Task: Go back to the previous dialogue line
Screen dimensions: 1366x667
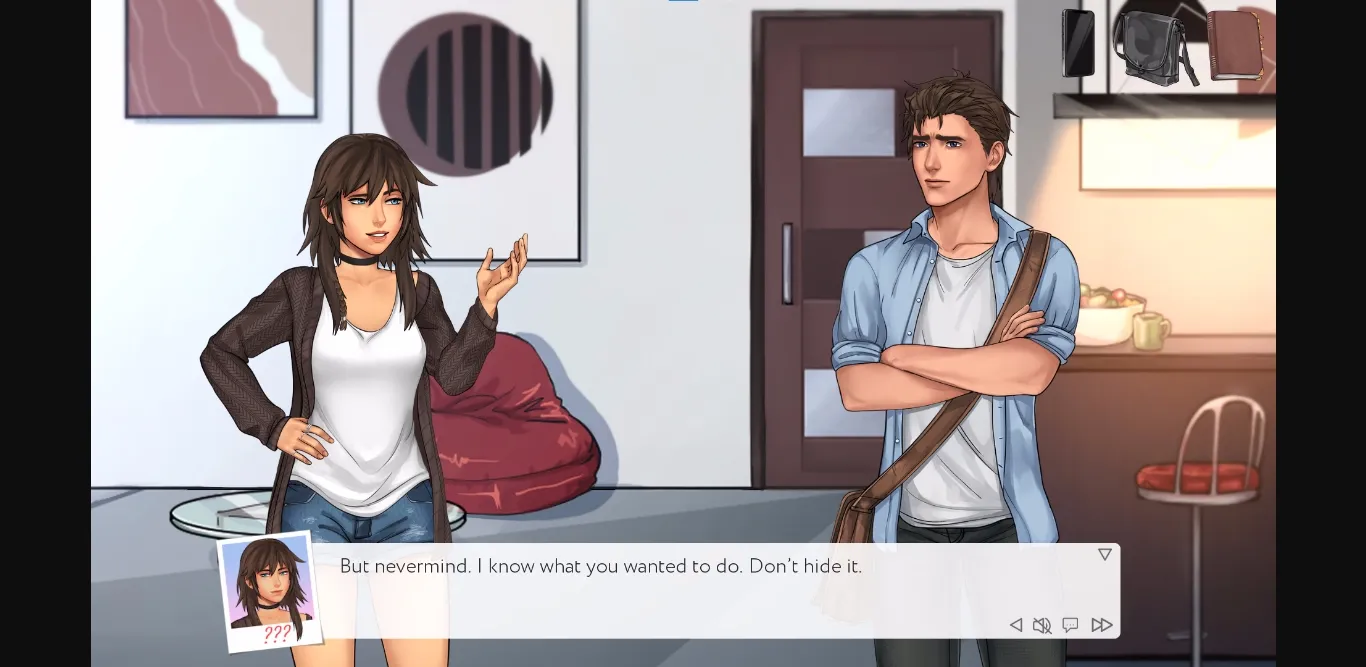Action: [x=1015, y=625]
